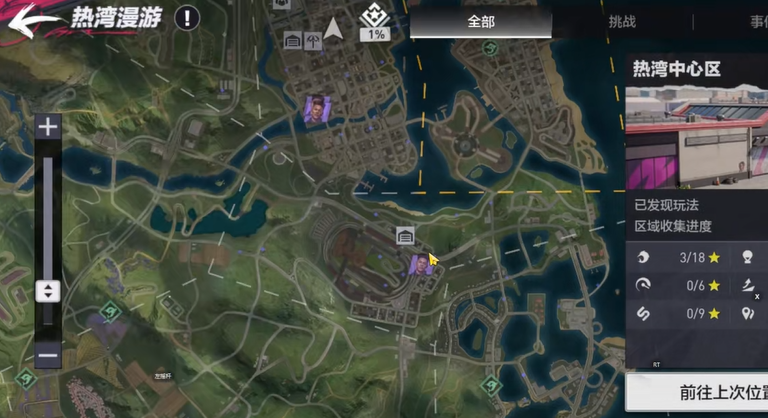Switch to the 全部 tab
This screenshot has height=418, width=768.
(481, 21)
